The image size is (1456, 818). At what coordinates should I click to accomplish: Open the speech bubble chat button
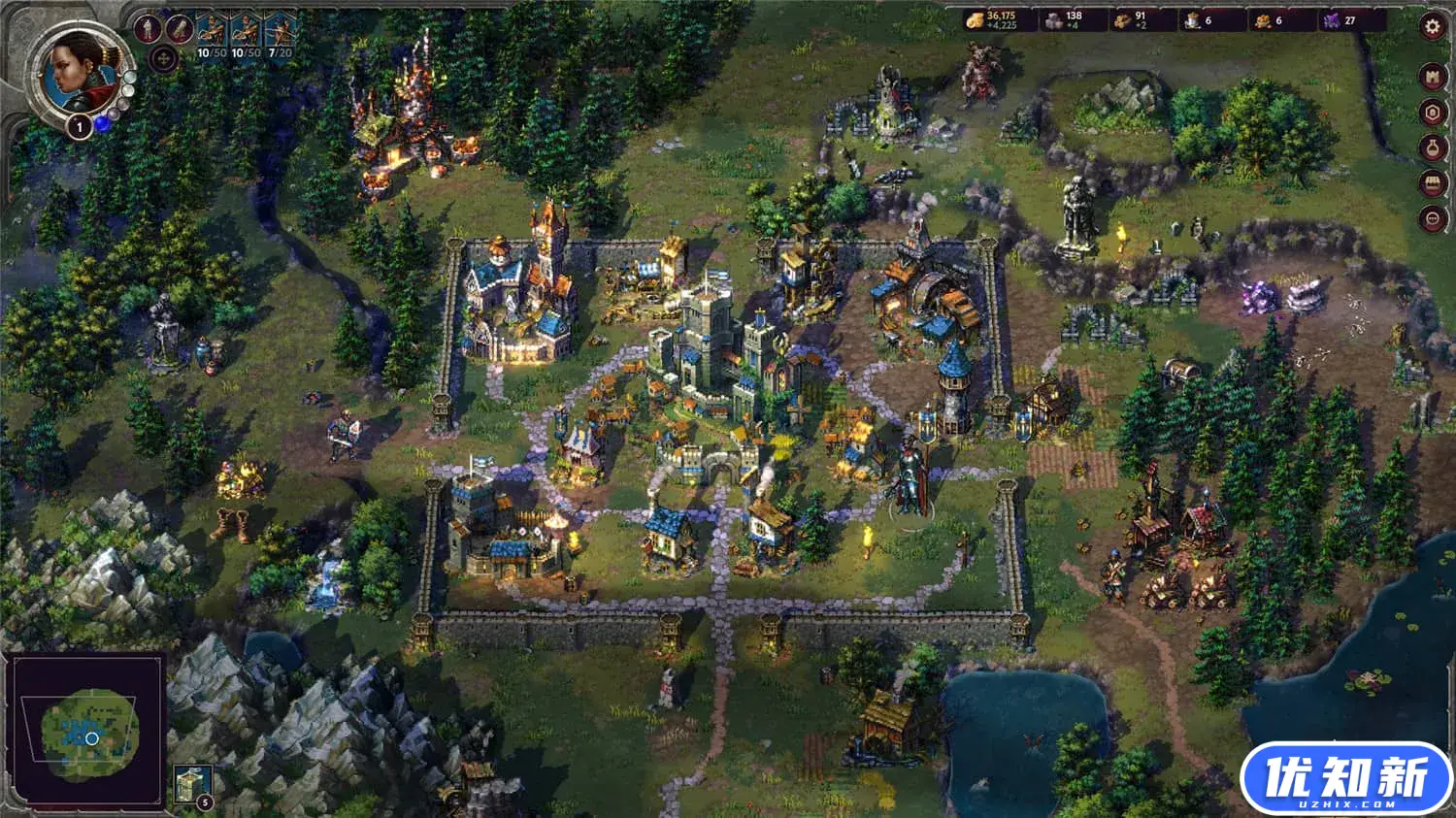pyautogui.click(x=1433, y=218)
